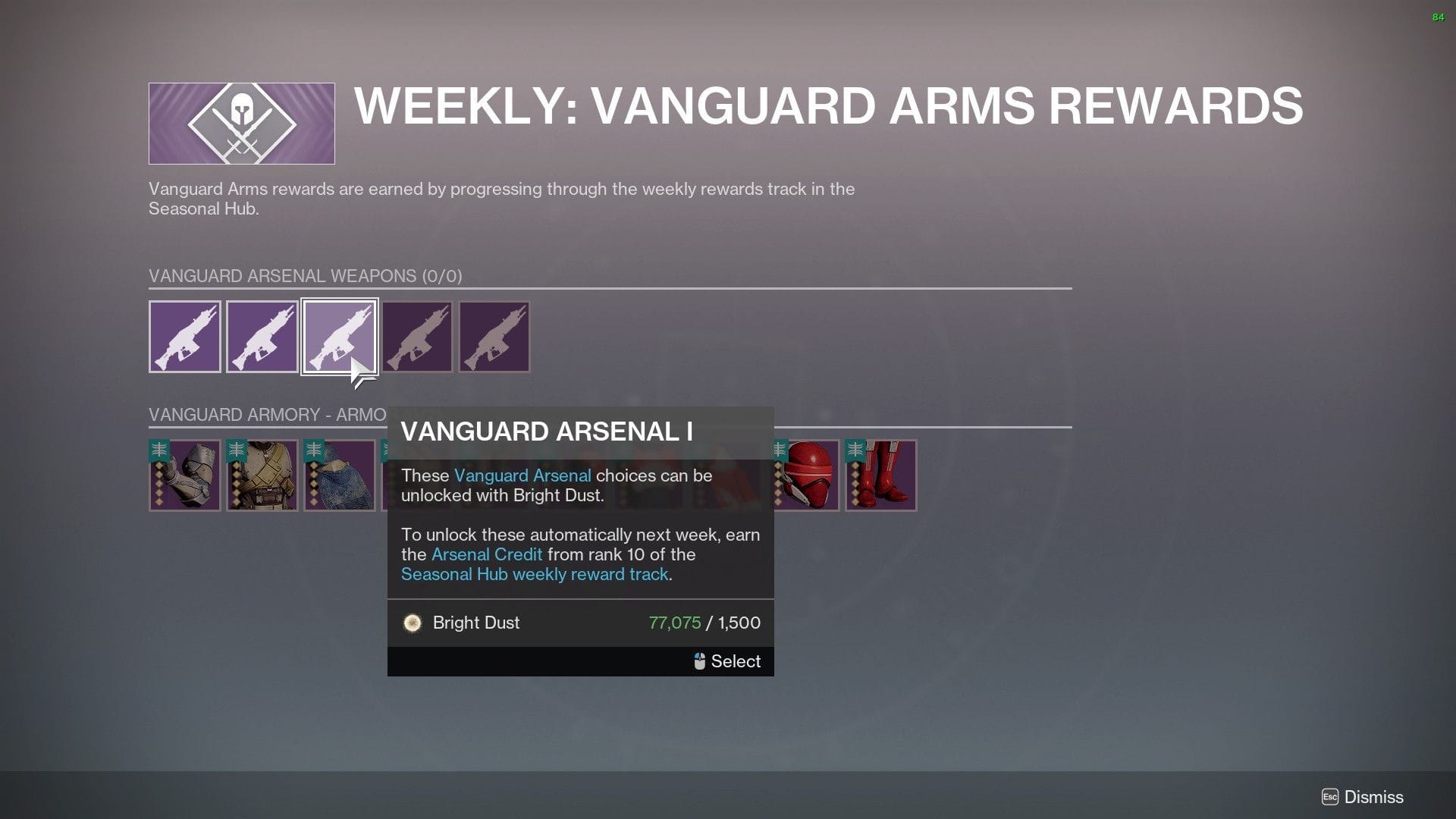Click the Vanguard crest banner emblem
This screenshot has height=819, width=1456.
coord(240,122)
